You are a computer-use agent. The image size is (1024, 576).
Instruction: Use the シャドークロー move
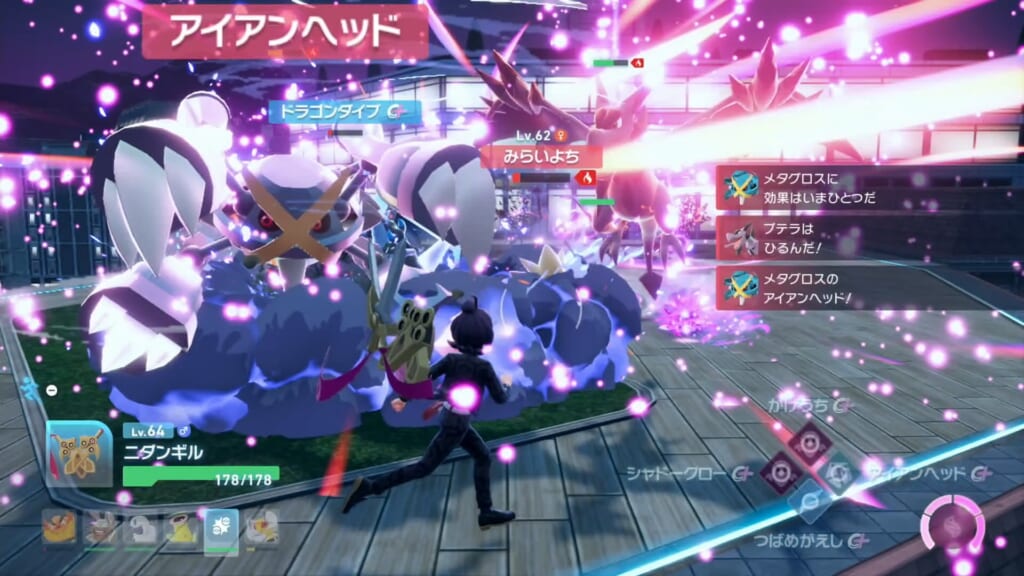coord(780,472)
